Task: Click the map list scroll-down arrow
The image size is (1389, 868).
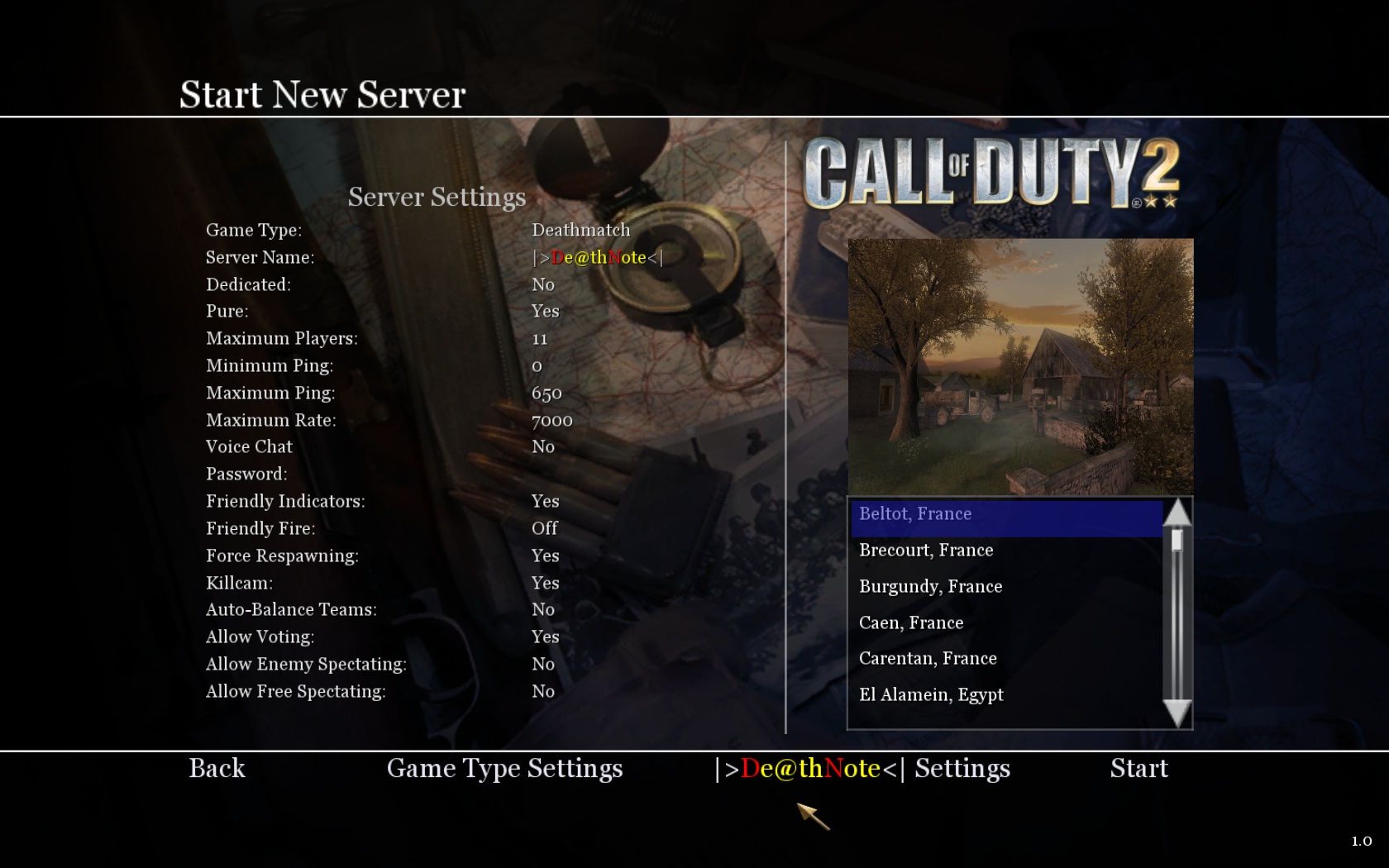Action: (x=1177, y=713)
